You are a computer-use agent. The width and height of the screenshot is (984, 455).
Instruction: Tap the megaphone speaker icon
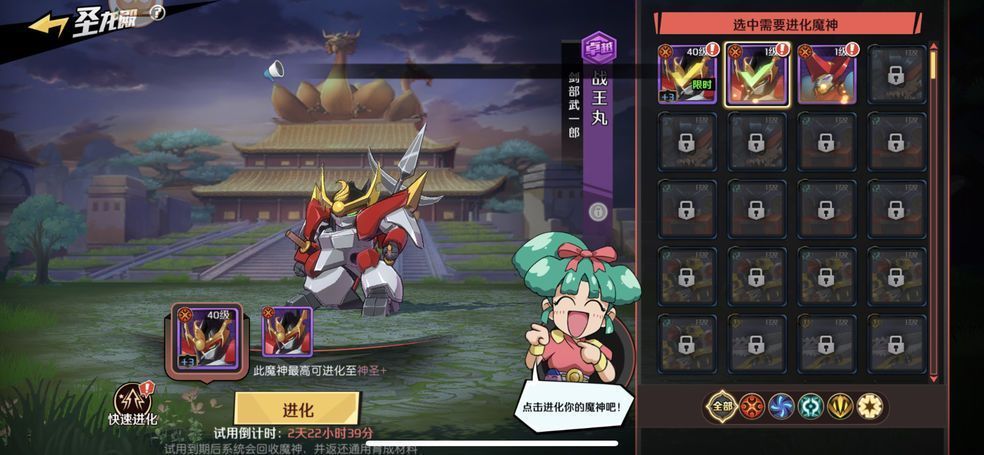coord(274,70)
